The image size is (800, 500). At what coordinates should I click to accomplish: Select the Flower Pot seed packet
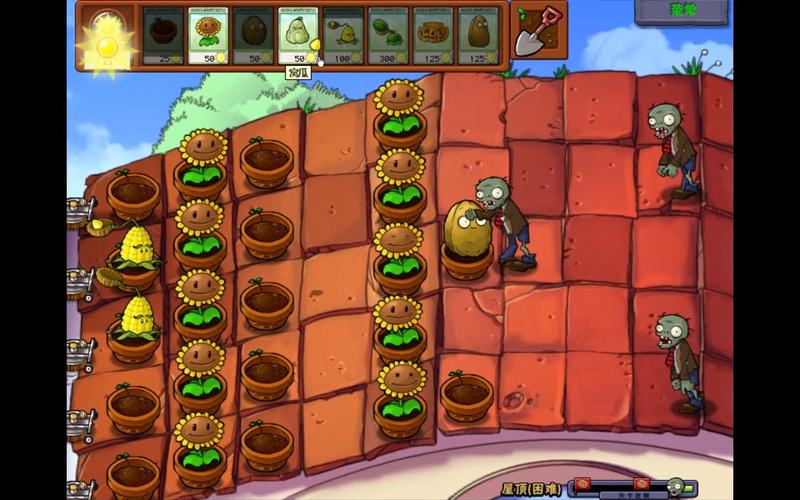click(x=162, y=35)
